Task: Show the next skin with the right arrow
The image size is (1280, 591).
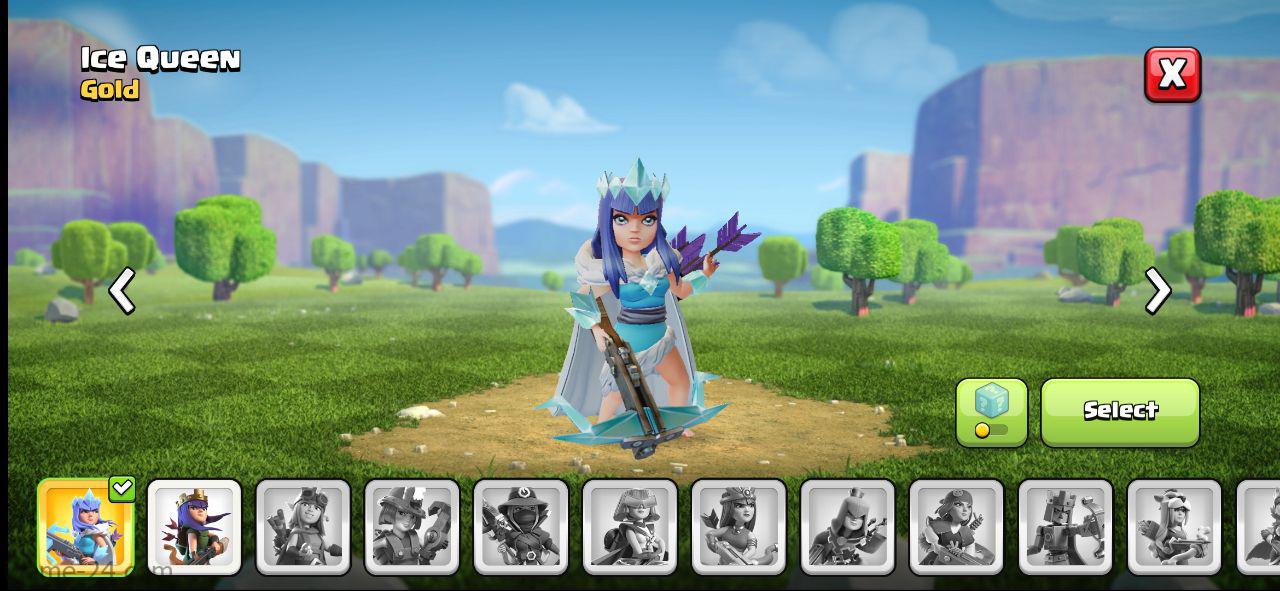Action: tap(1157, 292)
